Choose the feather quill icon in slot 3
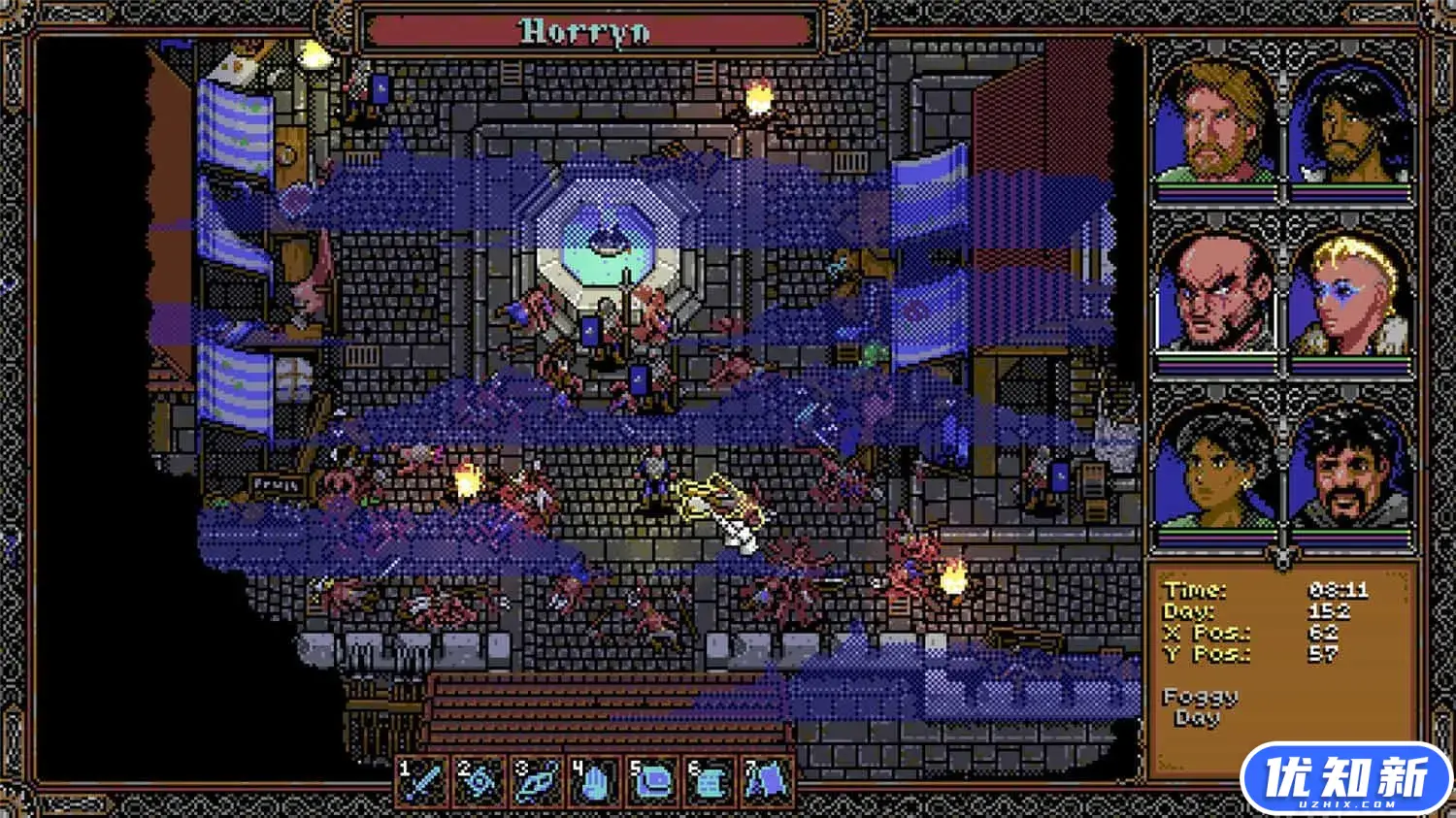Image resolution: width=1456 pixels, height=818 pixels. 539,782
